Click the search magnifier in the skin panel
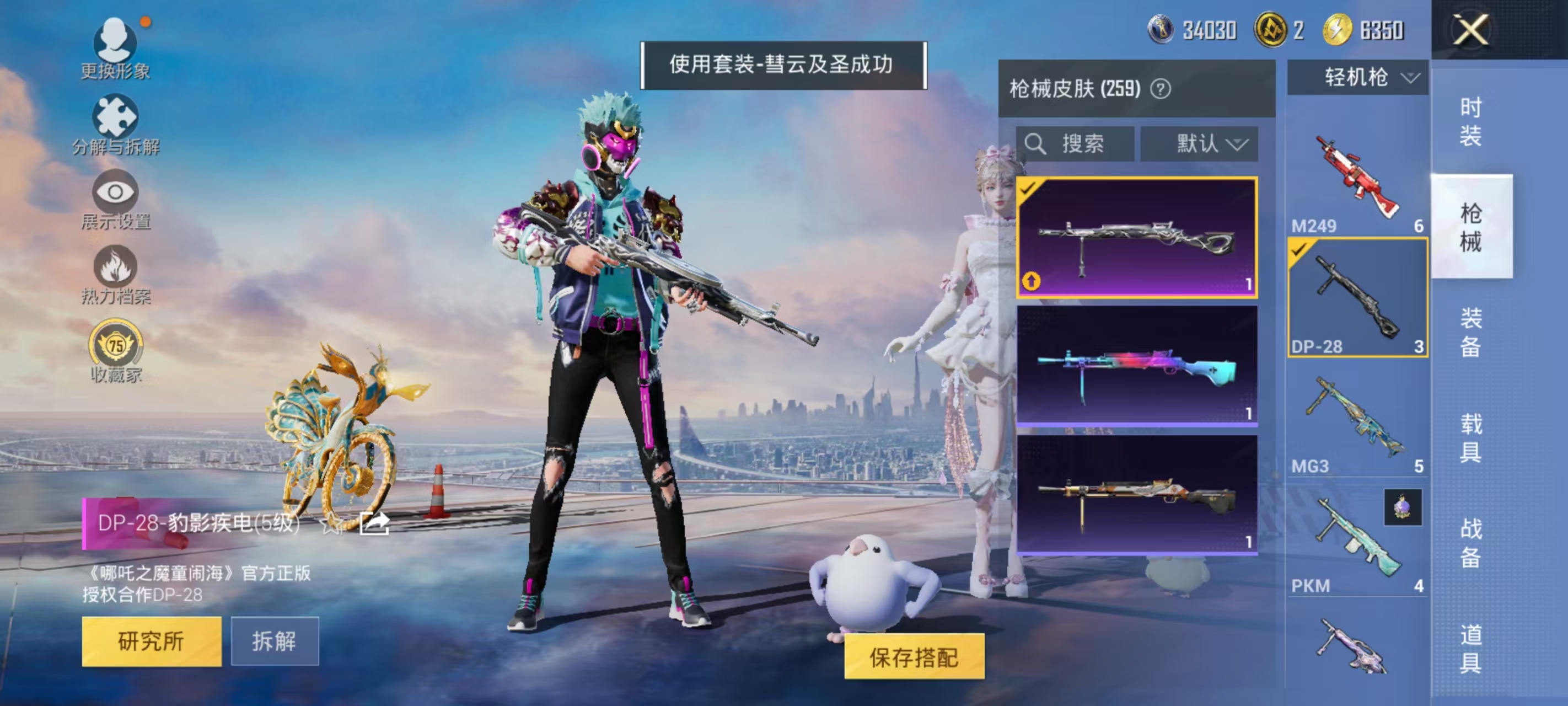Screen dimensions: 1568x706 tap(1037, 144)
